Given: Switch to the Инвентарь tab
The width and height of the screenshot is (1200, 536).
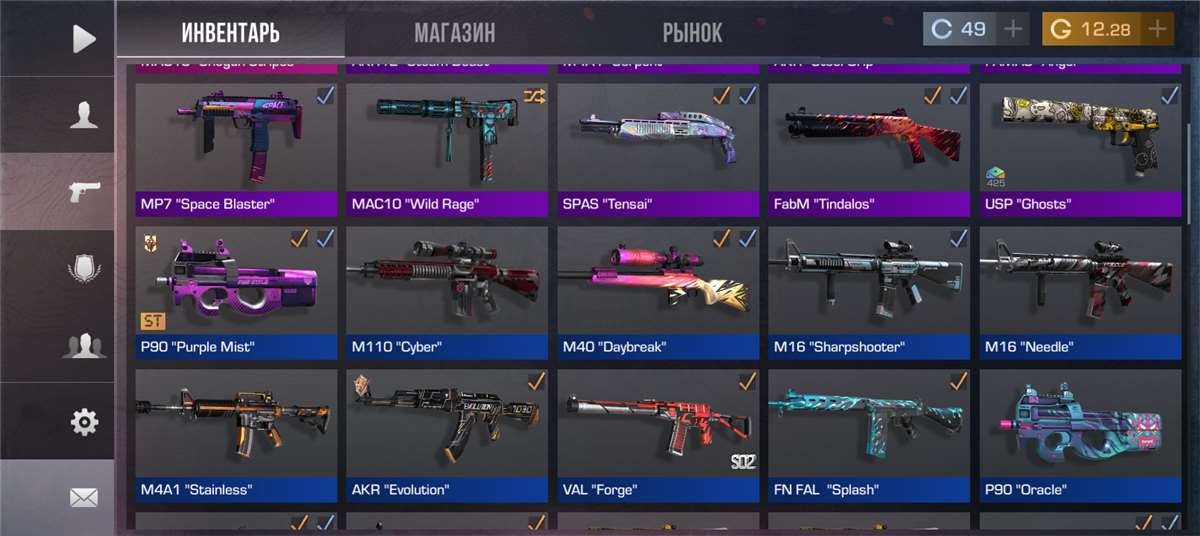Looking at the screenshot, I should pyautogui.click(x=230, y=32).
